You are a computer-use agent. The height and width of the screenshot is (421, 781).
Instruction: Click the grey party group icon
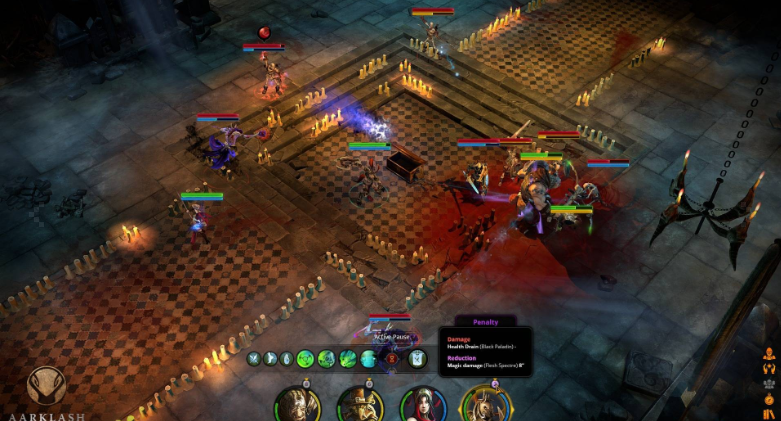(x=769, y=383)
